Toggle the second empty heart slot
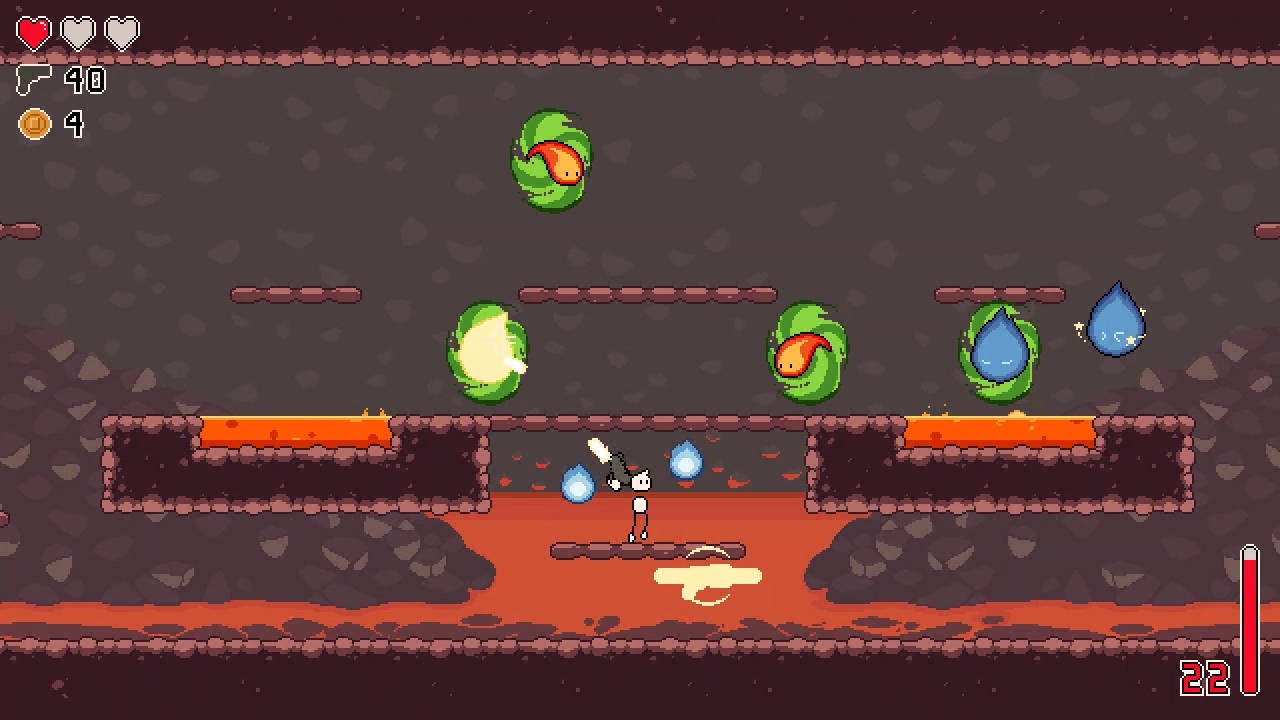Image resolution: width=1280 pixels, height=720 pixels. tap(77, 31)
